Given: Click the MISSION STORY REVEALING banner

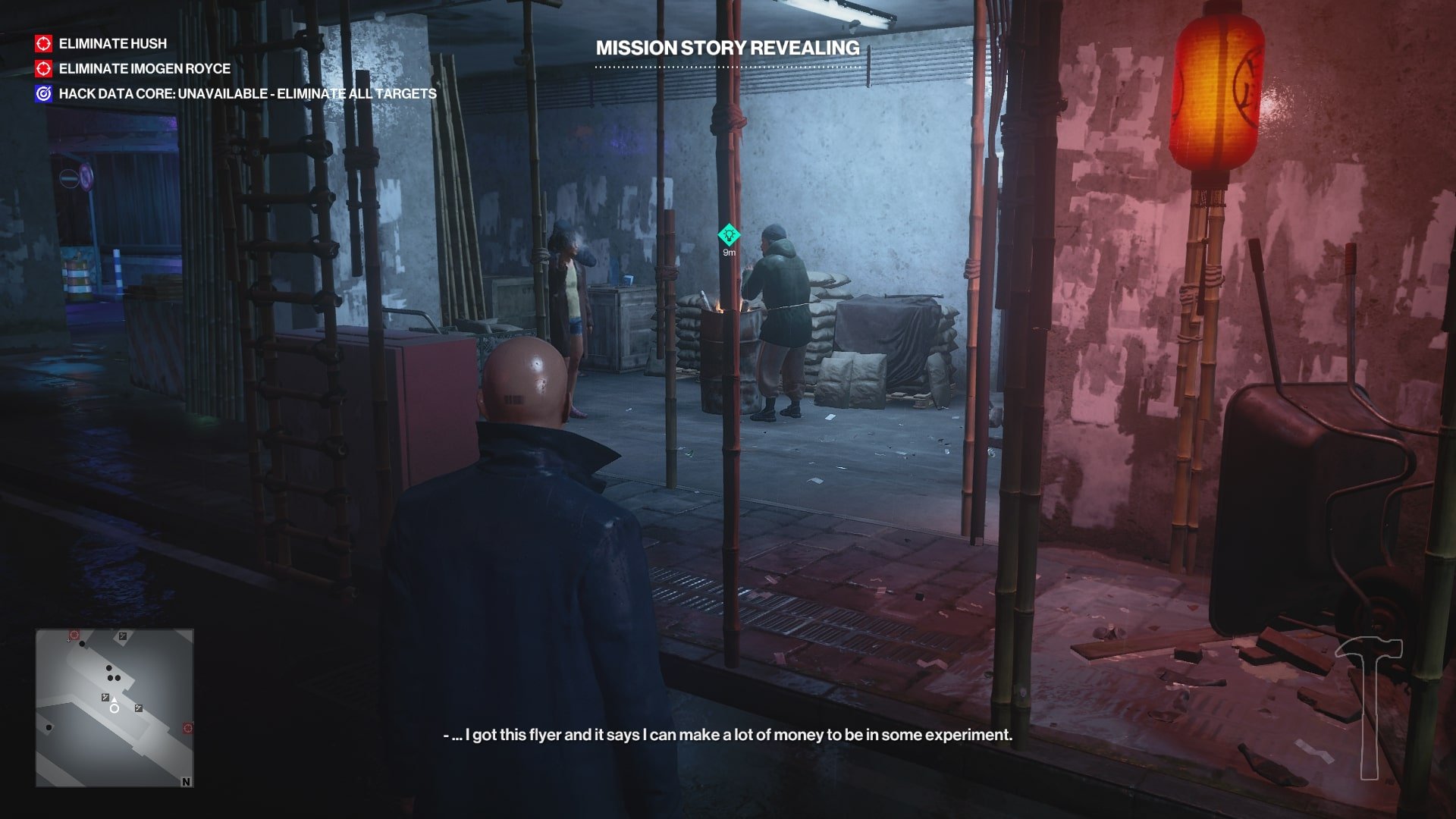Looking at the screenshot, I should [726, 48].
